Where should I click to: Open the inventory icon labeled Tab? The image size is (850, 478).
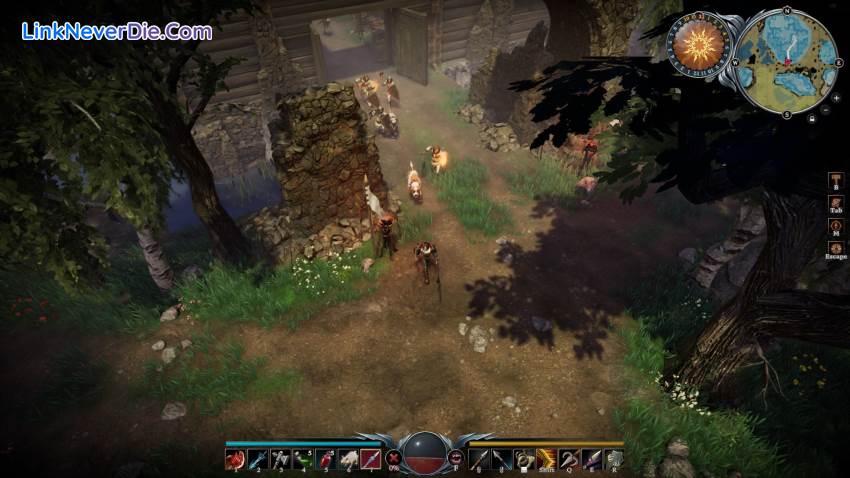tap(836, 204)
